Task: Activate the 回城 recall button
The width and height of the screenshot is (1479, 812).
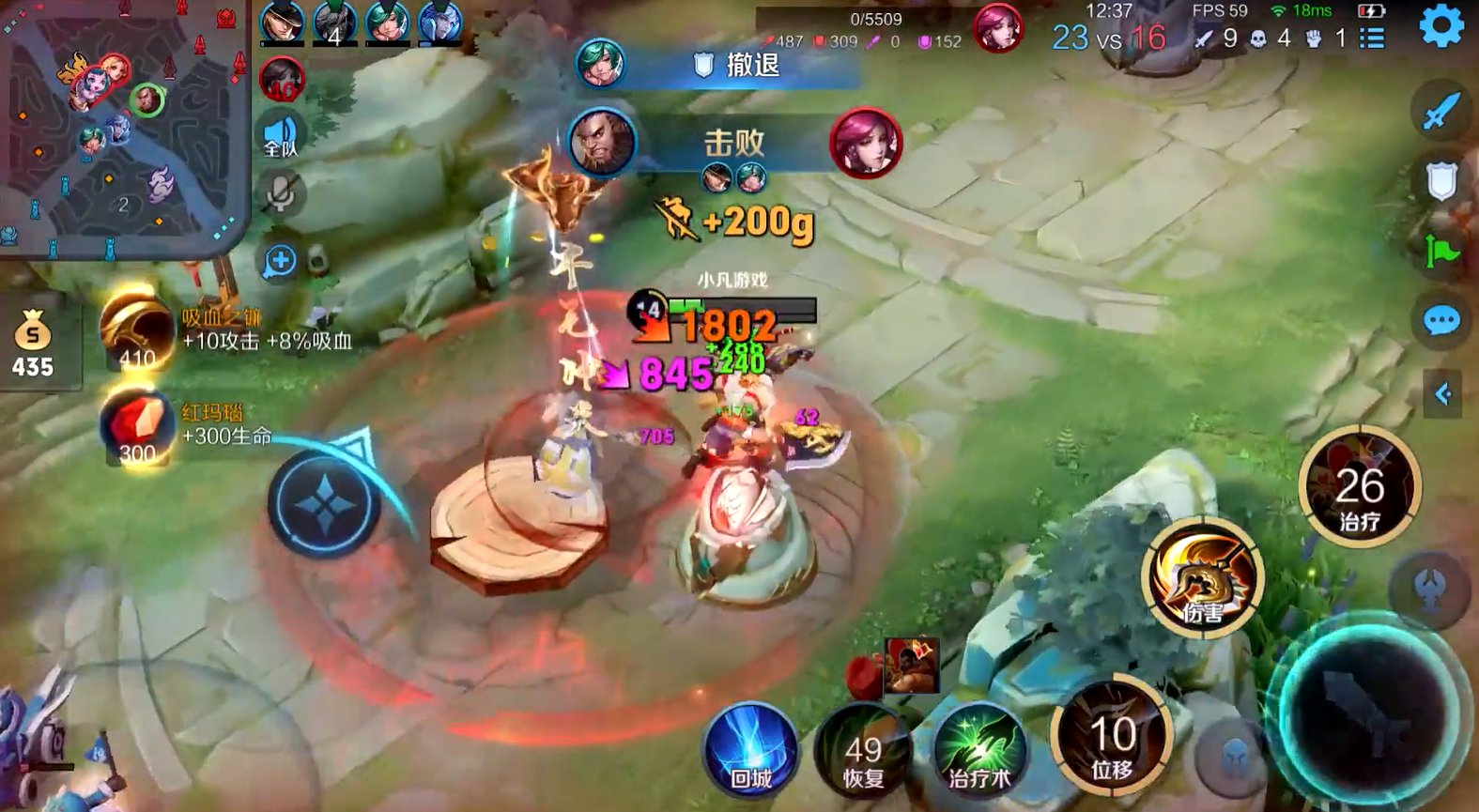Action: click(750, 751)
